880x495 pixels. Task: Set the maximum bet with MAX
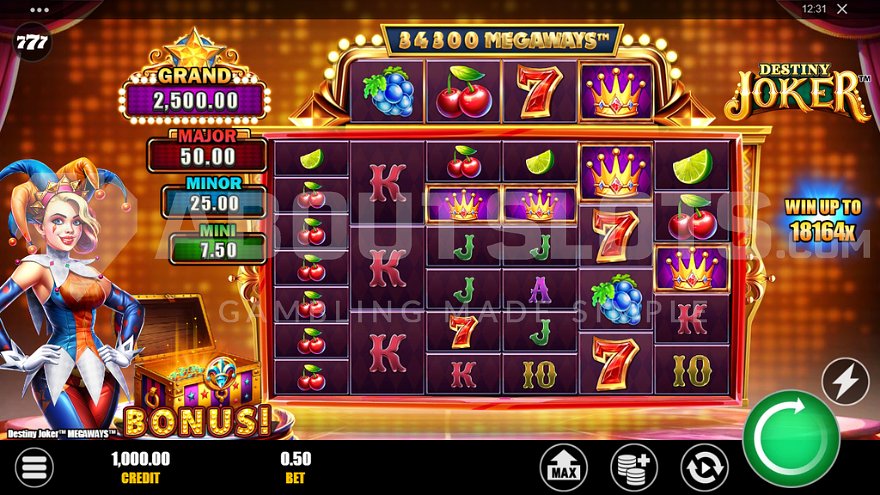click(563, 467)
